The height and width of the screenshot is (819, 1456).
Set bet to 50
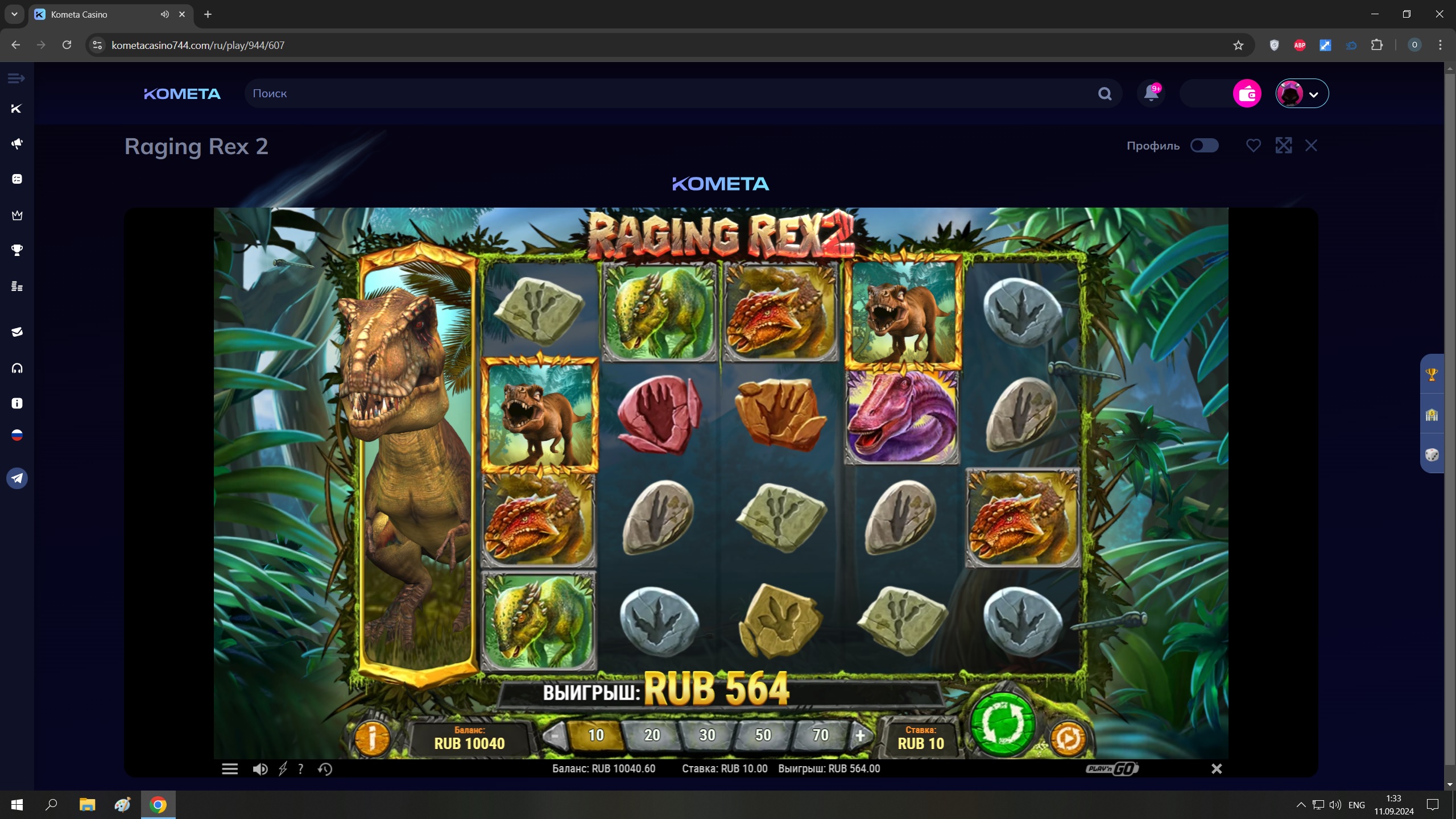pyautogui.click(x=763, y=735)
